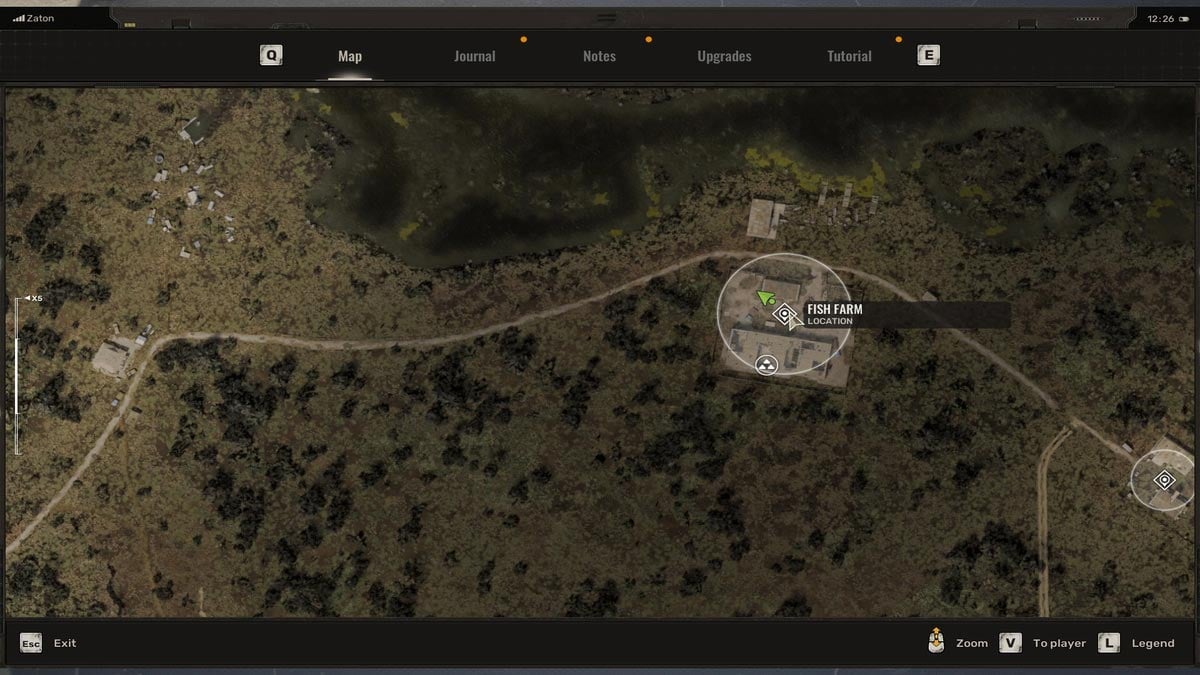Switch to the Journal tab
1200x675 pixels.
click(474, 57)
